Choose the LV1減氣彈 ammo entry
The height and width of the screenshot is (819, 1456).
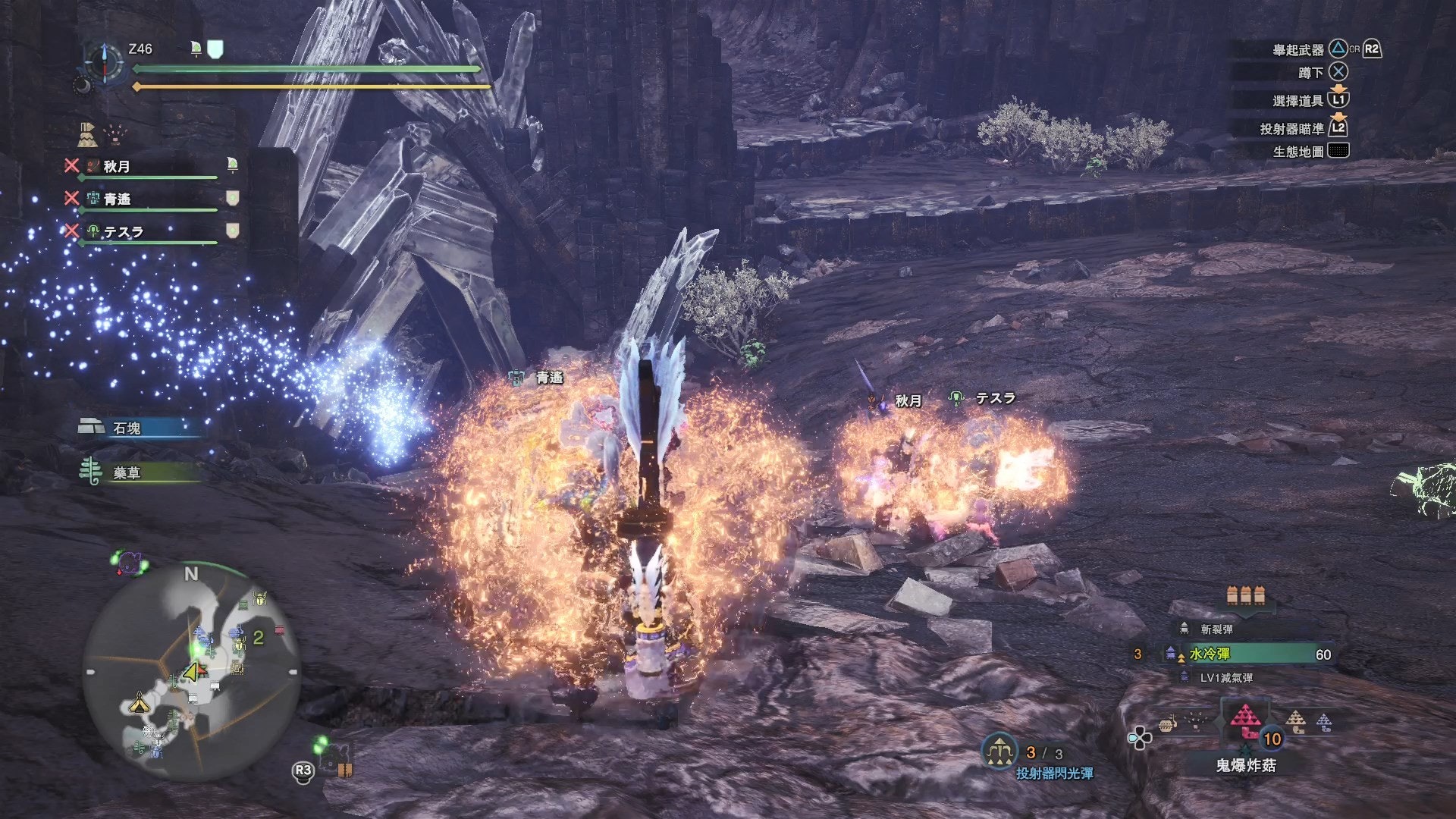coord(1225,678)
